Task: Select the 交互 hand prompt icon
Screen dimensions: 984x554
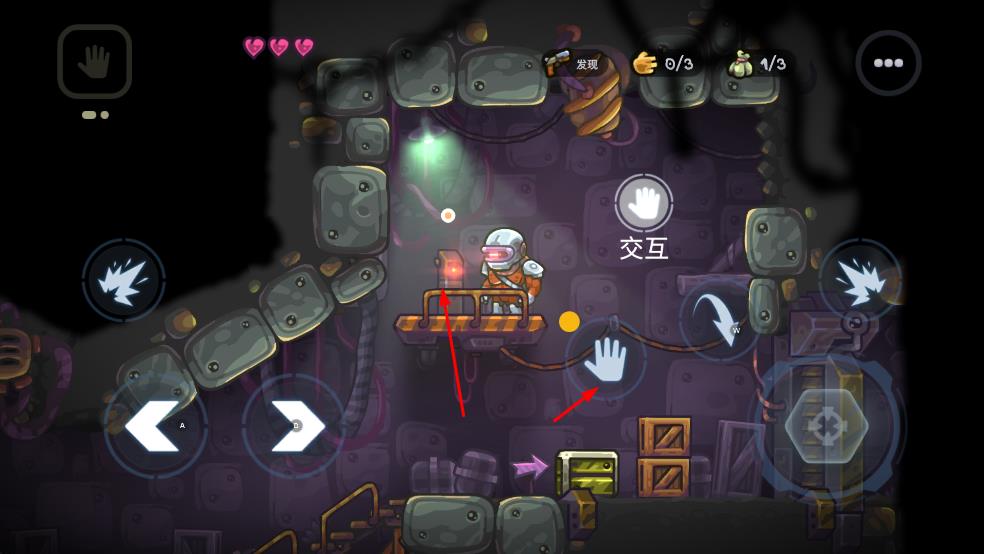Action: pyautogui.click(x=643, y=203)
